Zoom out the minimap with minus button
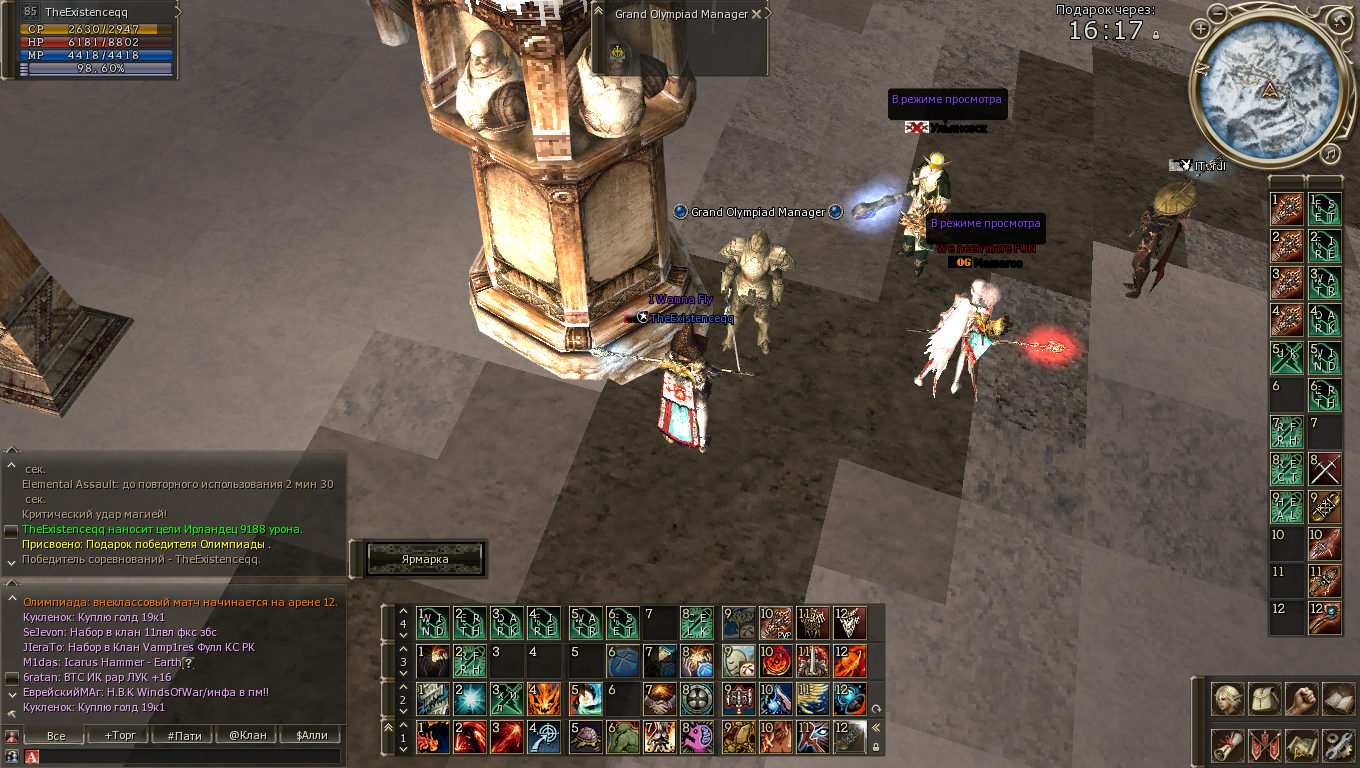The height and width of the screenshot is (768, 1360). point(1215,13)
